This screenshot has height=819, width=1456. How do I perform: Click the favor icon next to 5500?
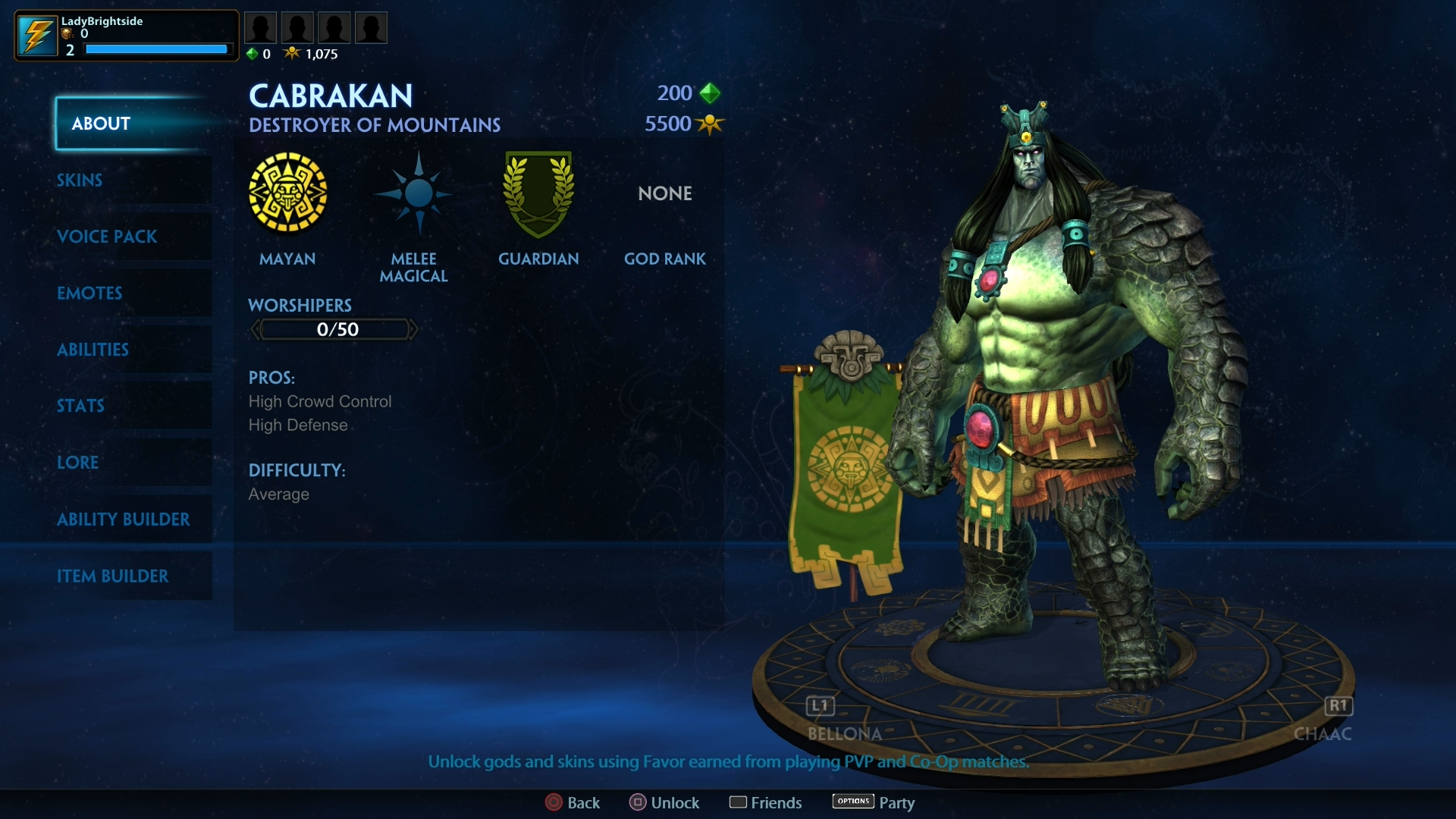pyautogui.click(x=710, y=124)
